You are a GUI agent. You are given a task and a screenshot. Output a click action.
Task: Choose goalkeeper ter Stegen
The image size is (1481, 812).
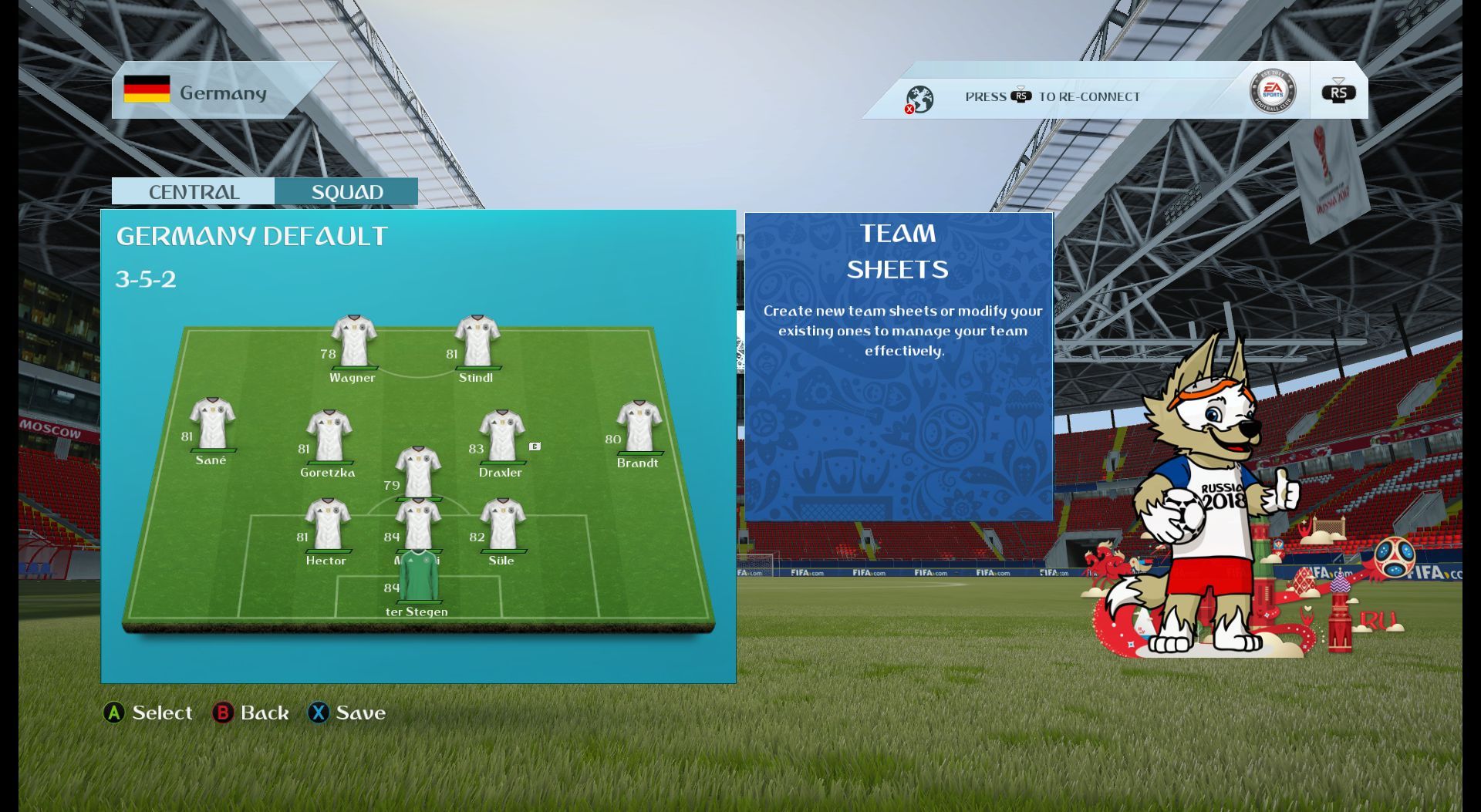click(418, 577)
